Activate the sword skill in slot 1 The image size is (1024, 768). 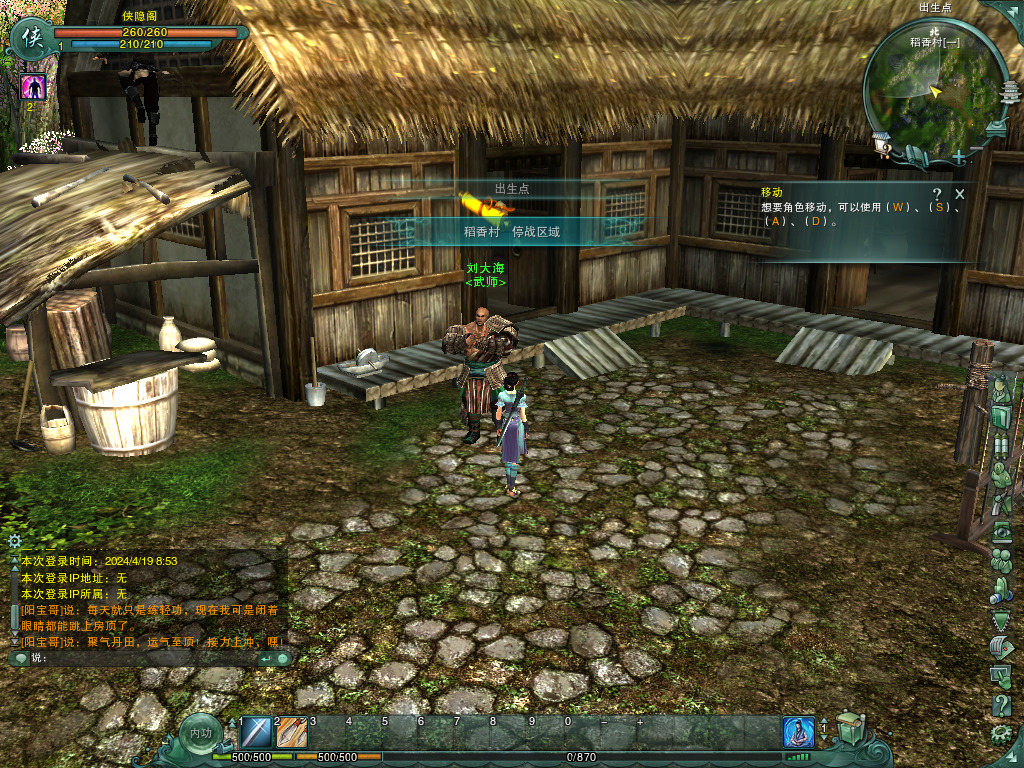click(257, 734)
